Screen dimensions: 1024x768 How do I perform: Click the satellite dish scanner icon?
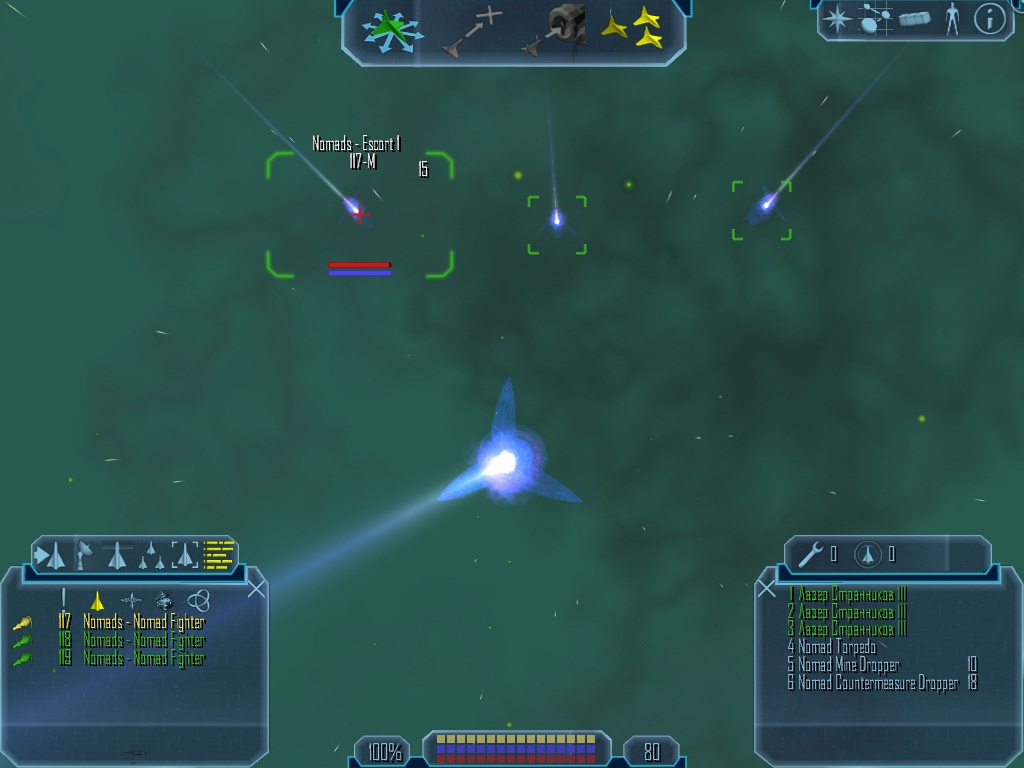coord(85,554)
